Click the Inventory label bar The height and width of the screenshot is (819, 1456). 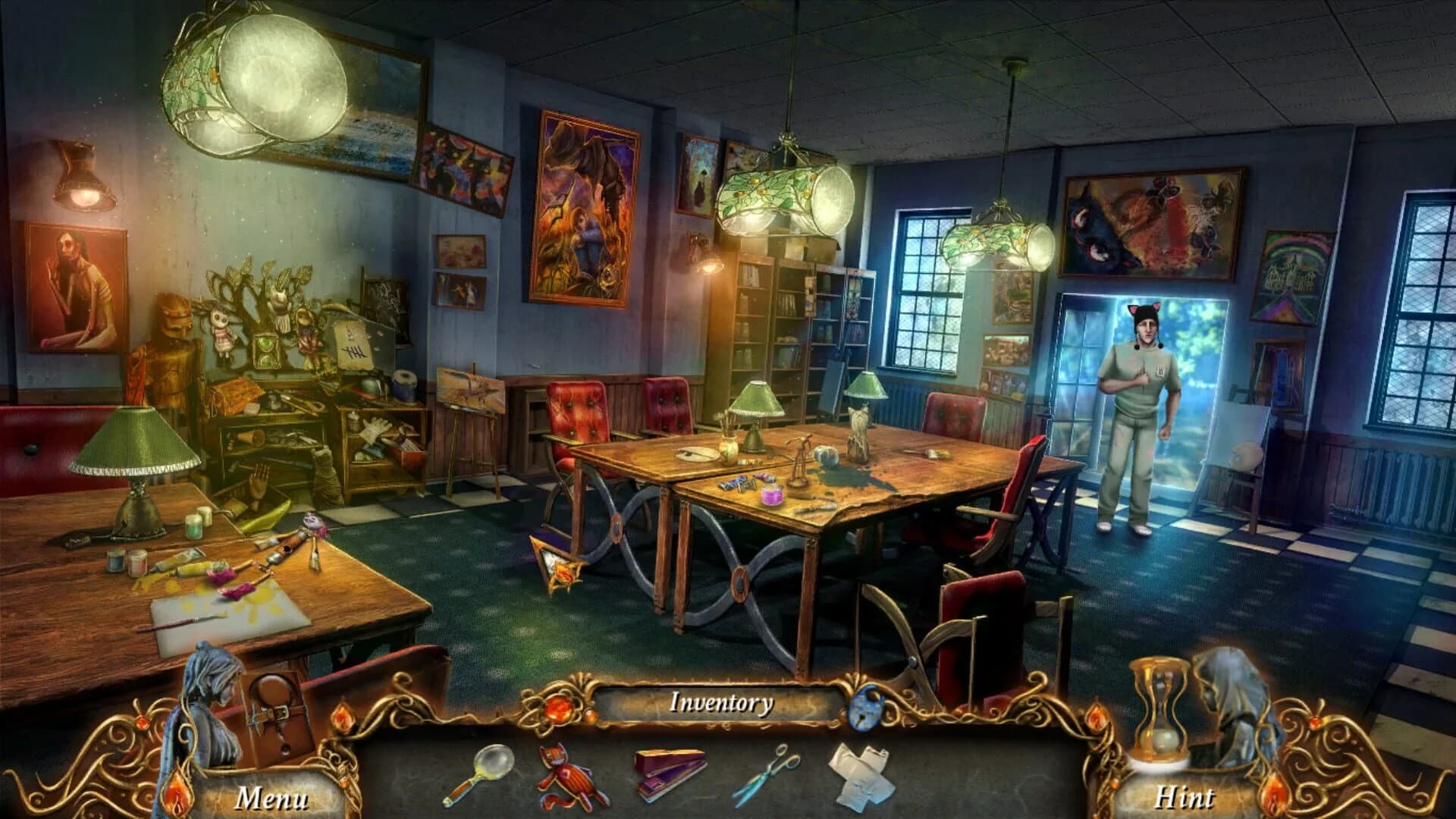coord(721,703)
